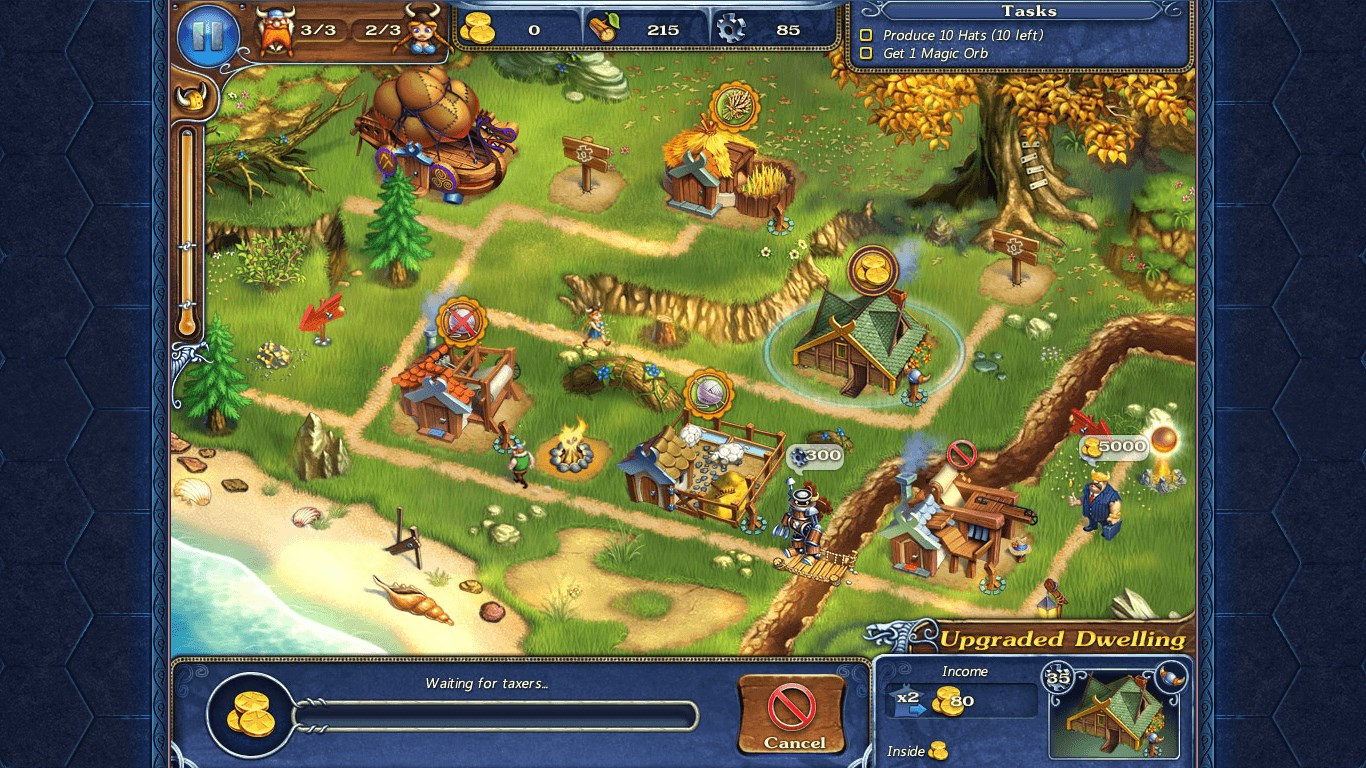Click the red no-entry sign above the sawmill
This screenshot has height=768, width=1366.
tap(961, 455)
